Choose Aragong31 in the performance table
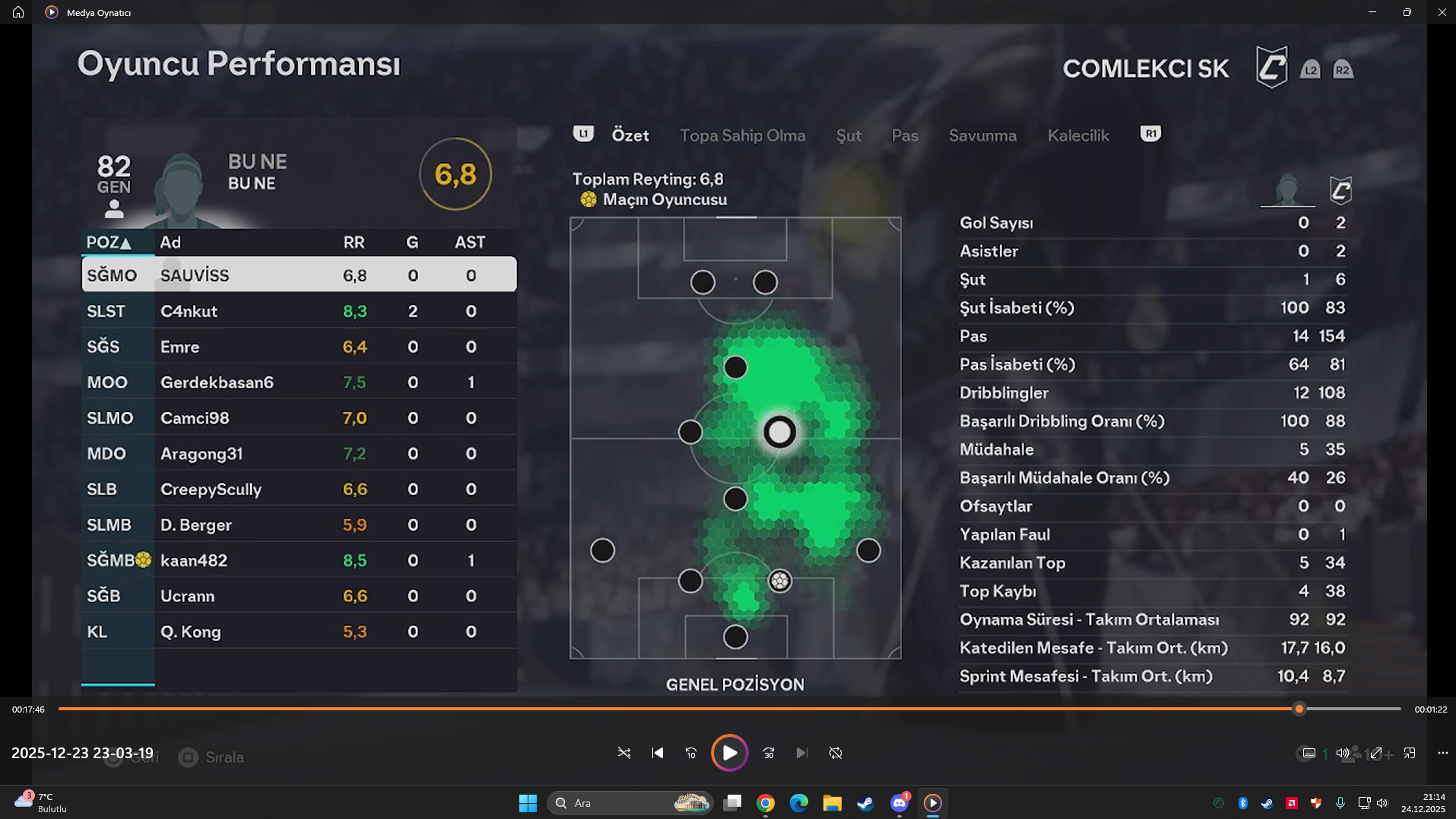Viewport: 1456px width, 819px height. 299,454
